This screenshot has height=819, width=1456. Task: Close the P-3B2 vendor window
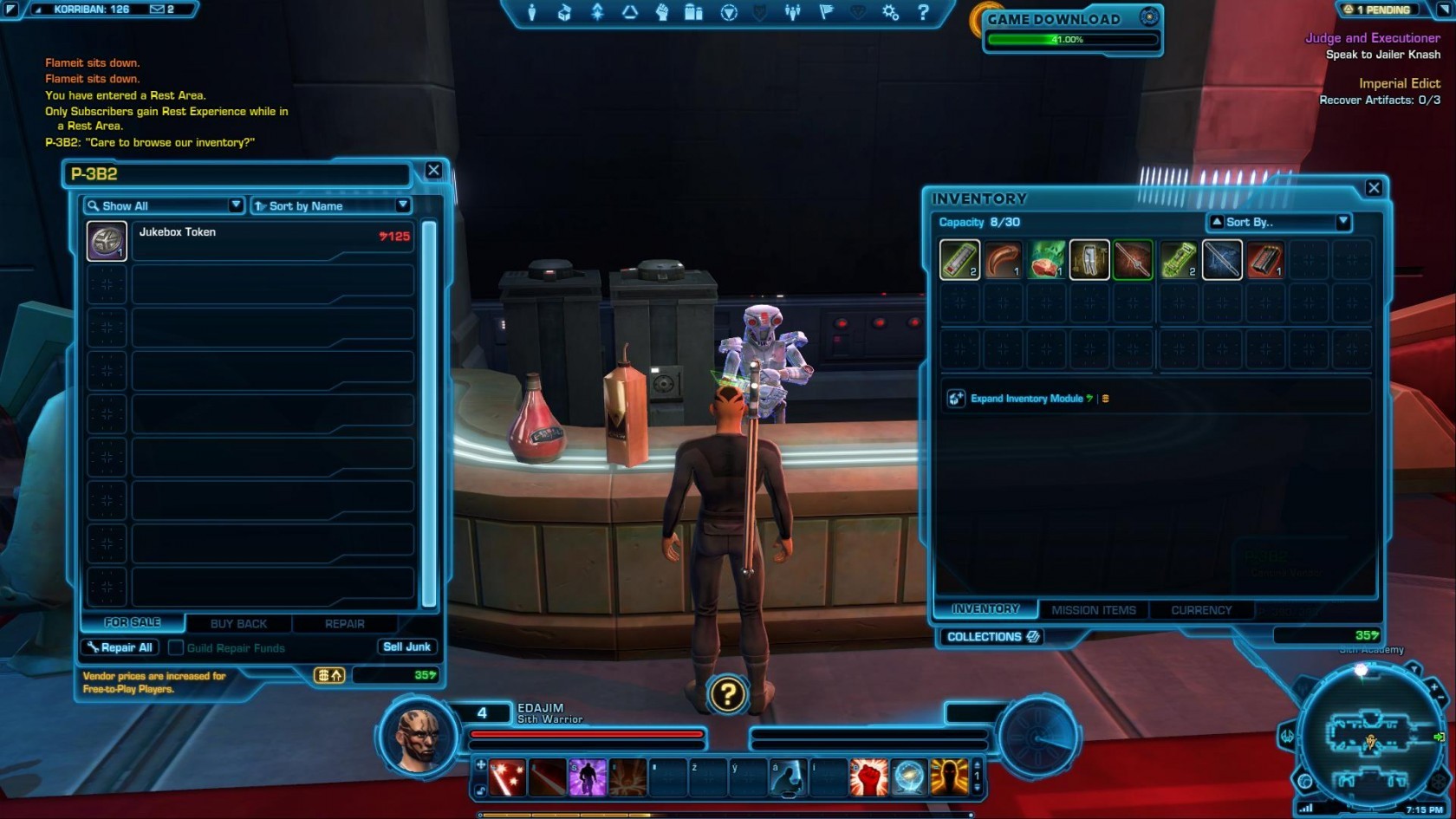(x=433, y=171)
